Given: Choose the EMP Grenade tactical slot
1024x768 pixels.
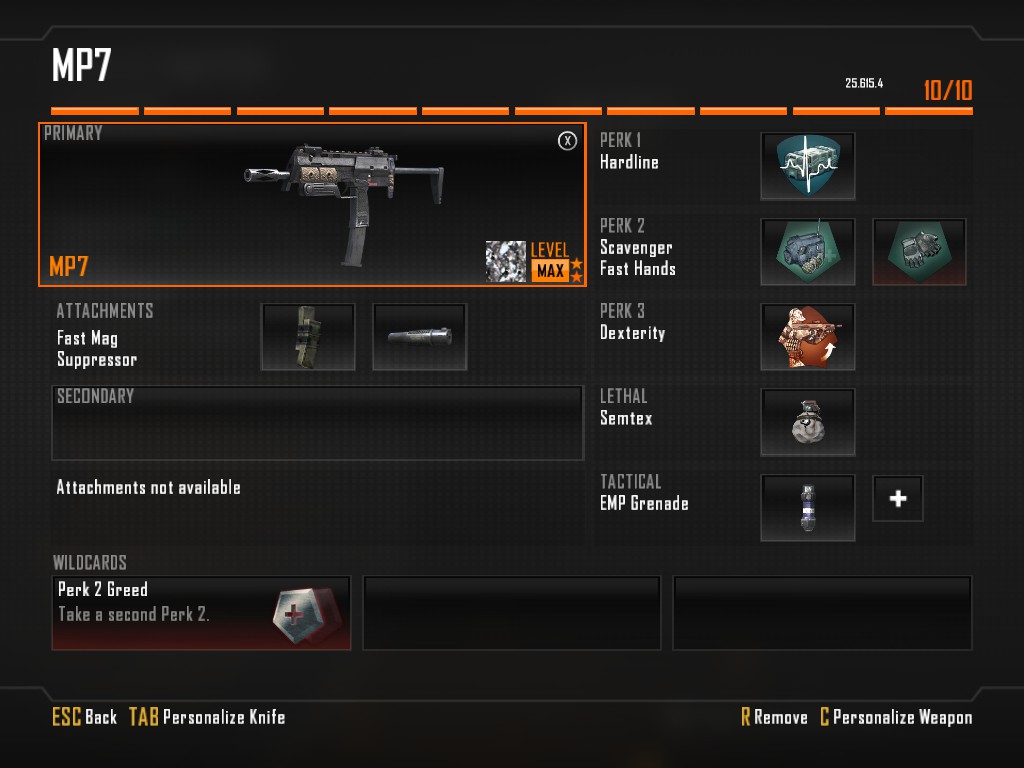Looking at the screenshot, I should tap(807, 507).
